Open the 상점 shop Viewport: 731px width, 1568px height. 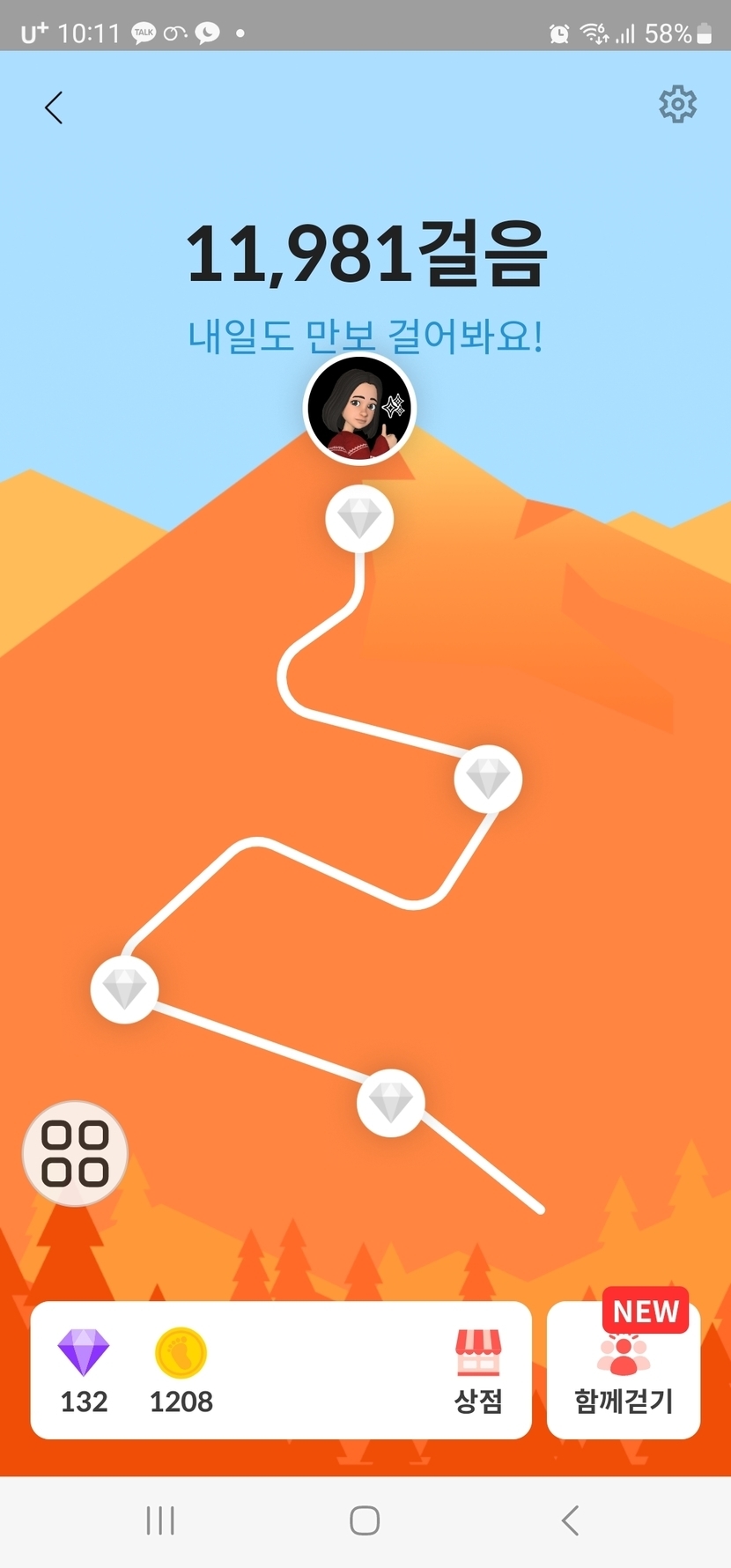click(x=478, y=1371)
